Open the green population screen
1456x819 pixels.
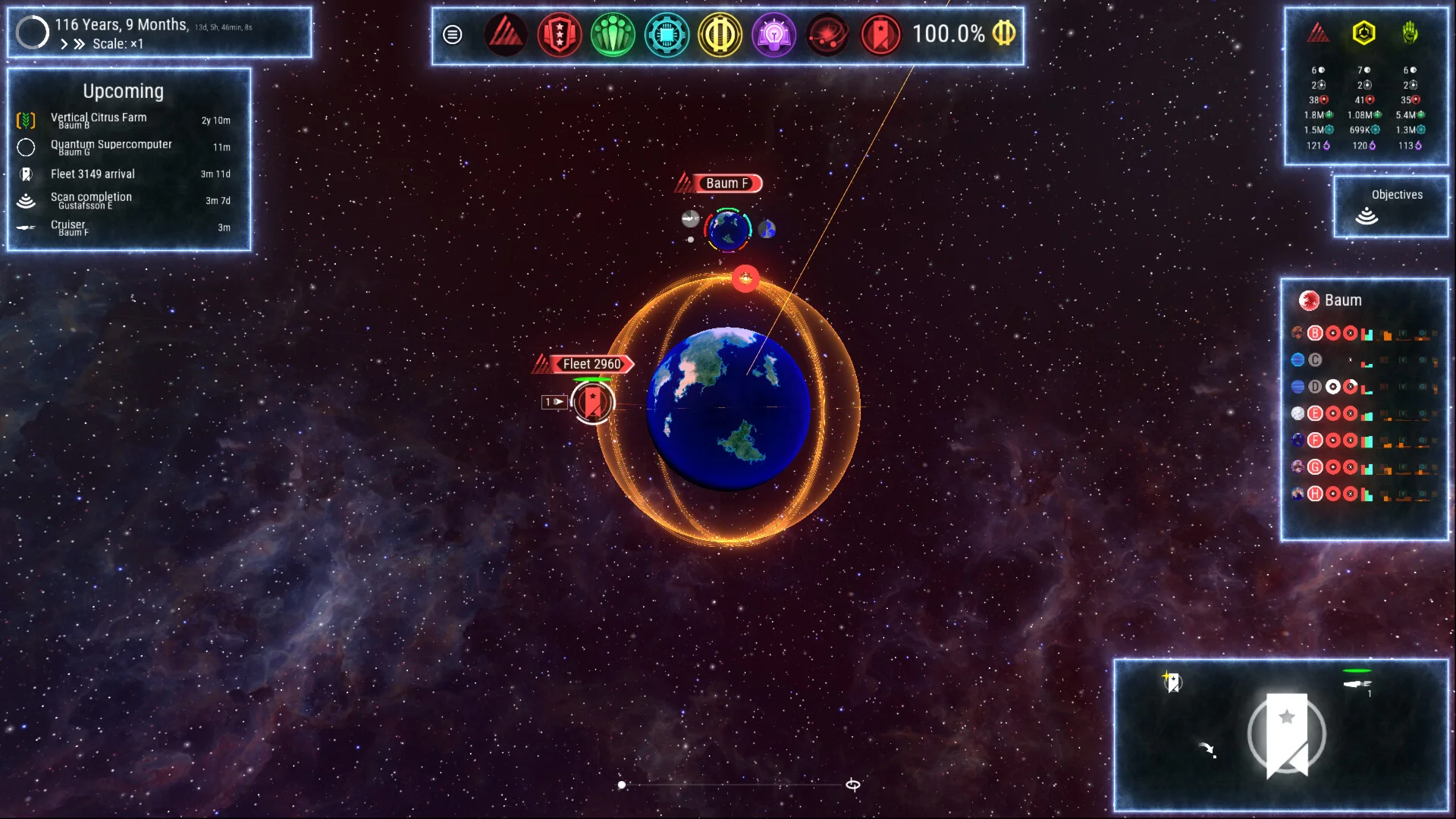(x=613, y=35)
